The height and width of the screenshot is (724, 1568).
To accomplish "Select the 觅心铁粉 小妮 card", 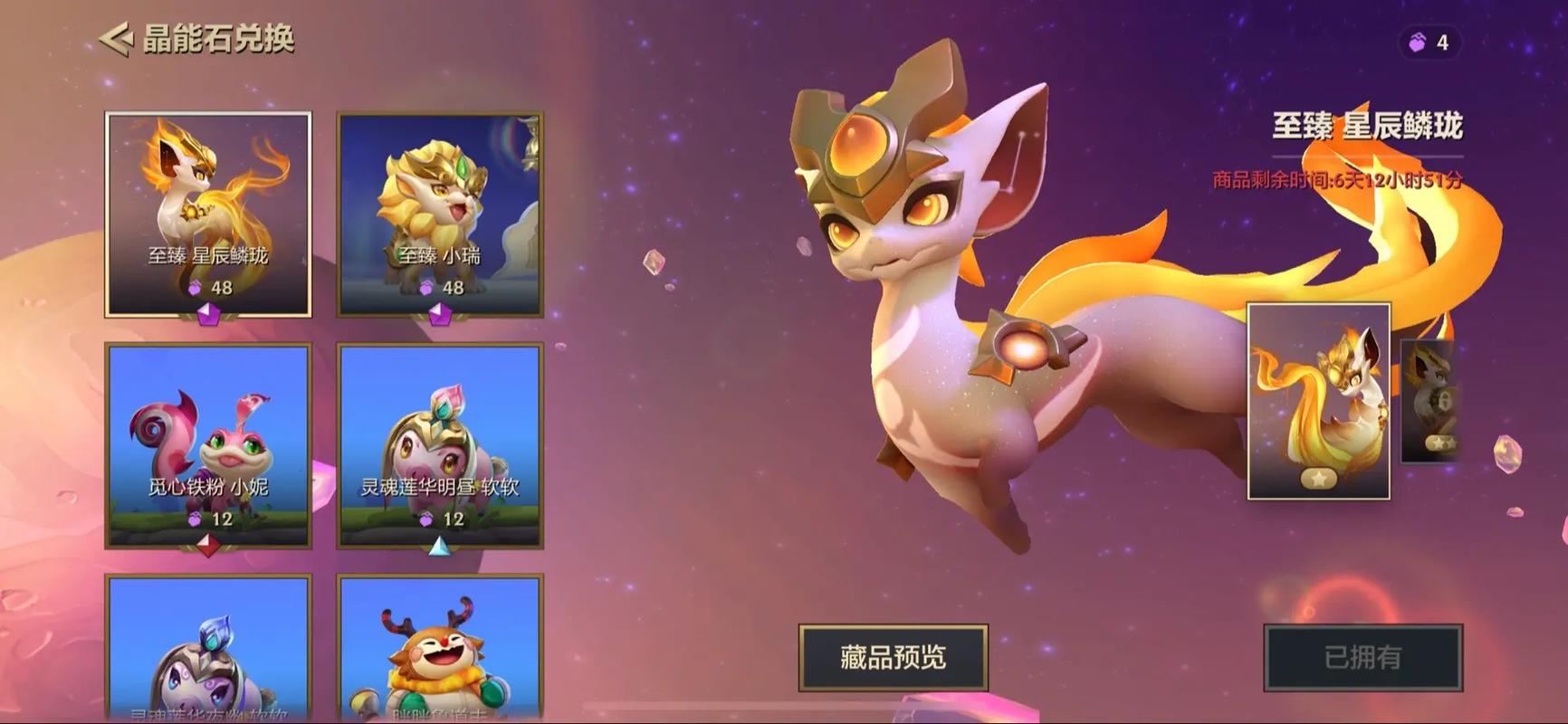I will 208,445.
